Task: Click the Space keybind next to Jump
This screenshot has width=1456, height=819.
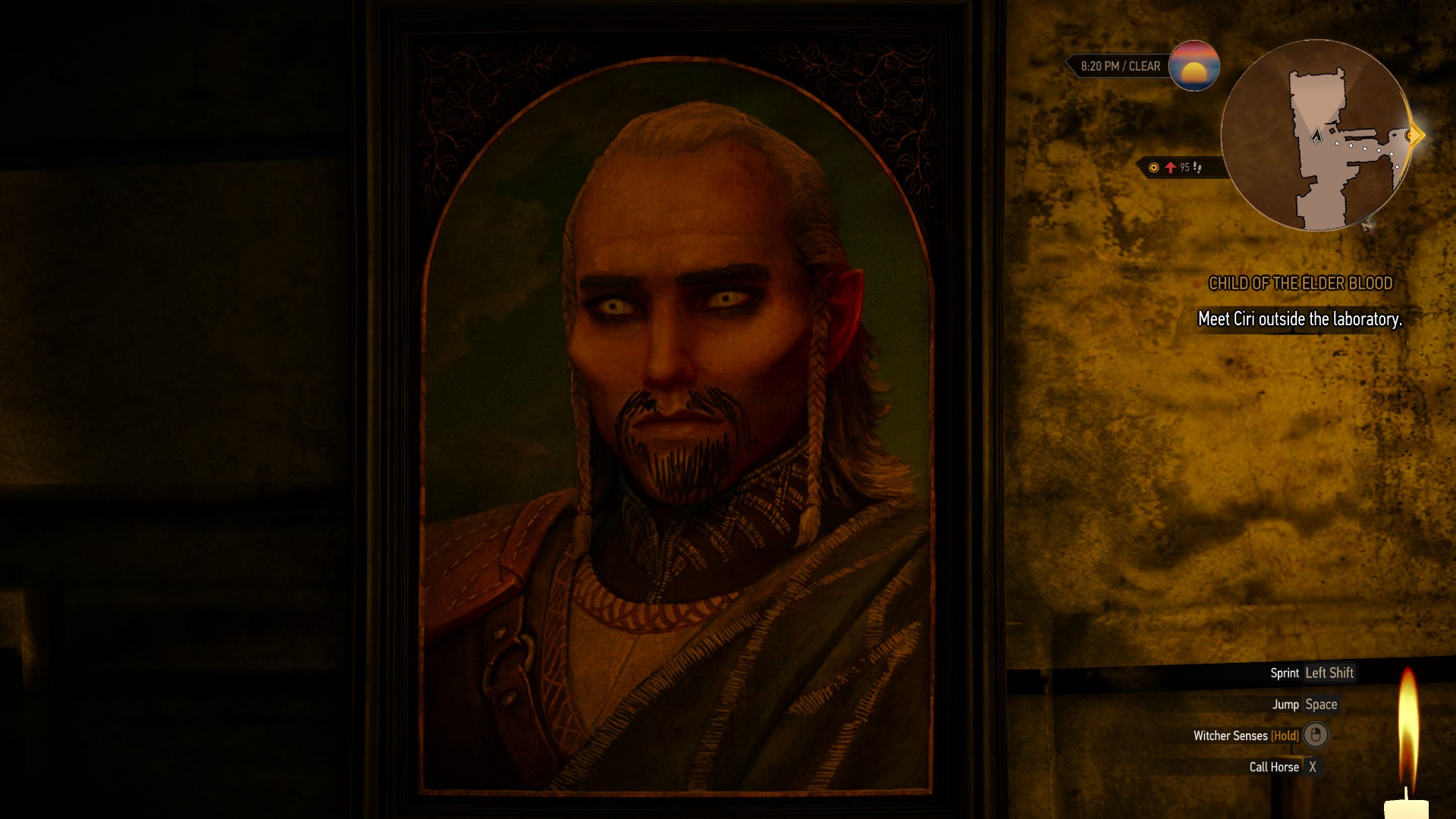Action: 1323,704
